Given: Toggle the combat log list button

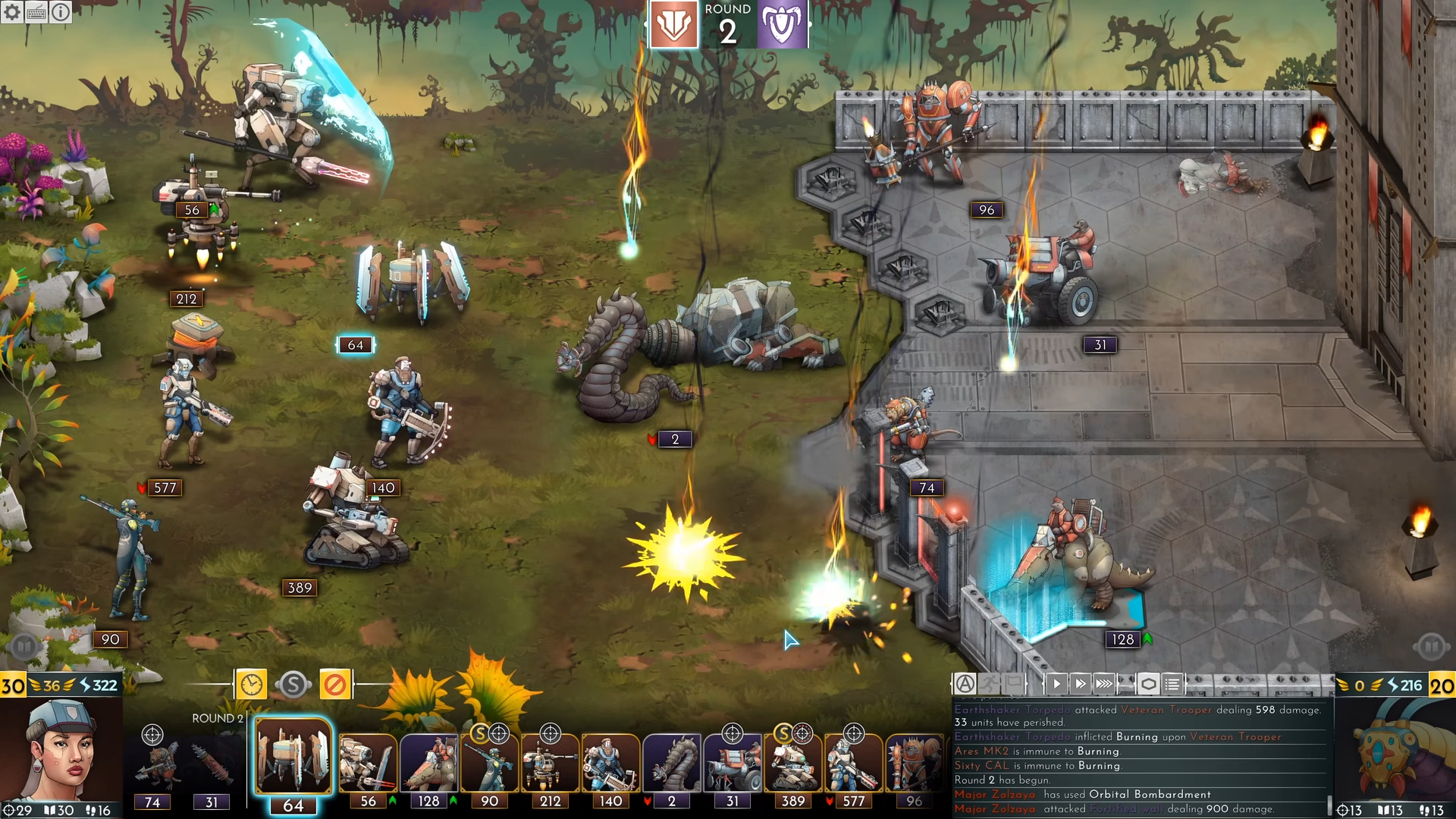Looking at the screenshot, I should 1172,684.
